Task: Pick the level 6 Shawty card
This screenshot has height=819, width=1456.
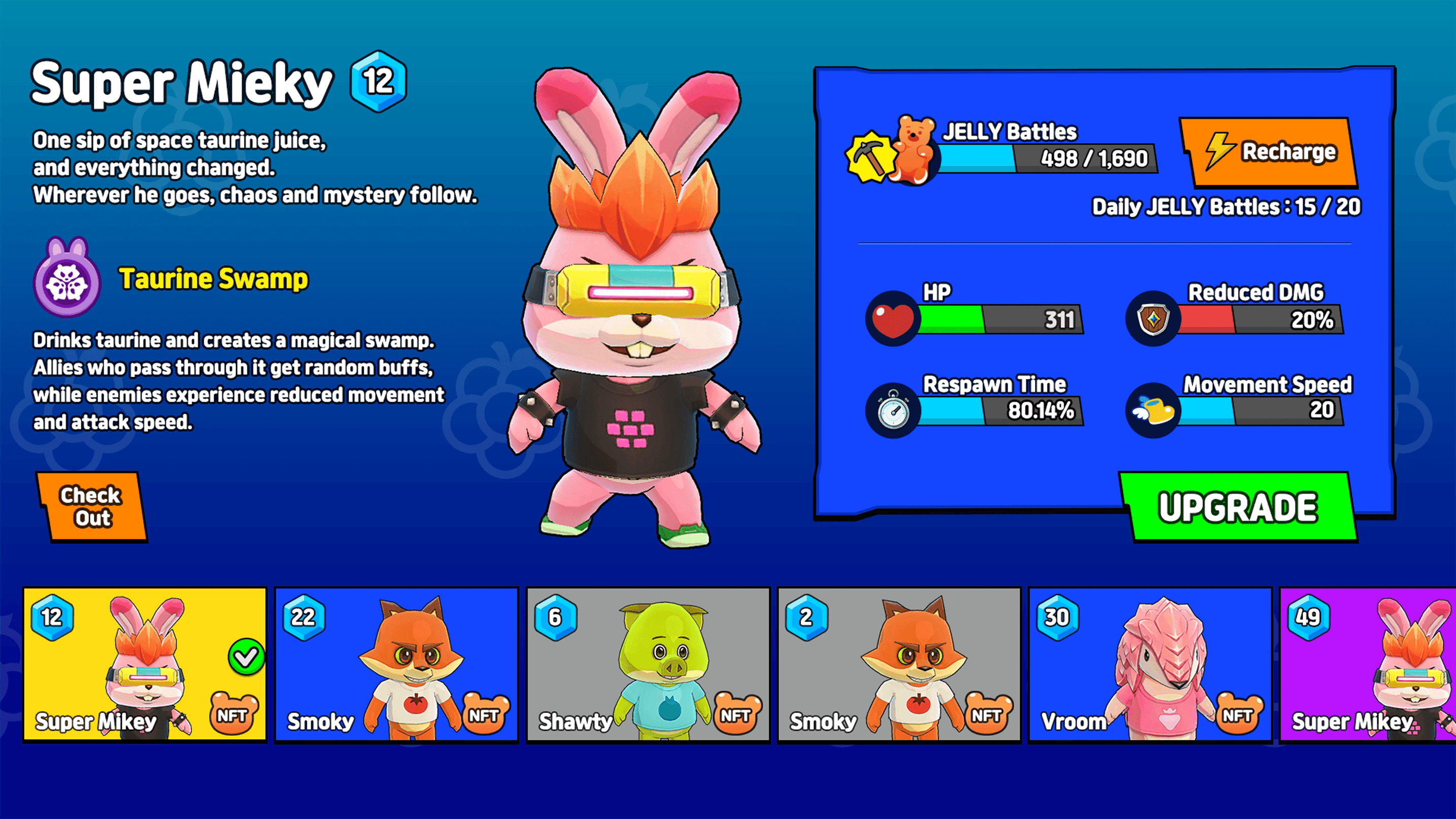Action: (x=648, y=664)
